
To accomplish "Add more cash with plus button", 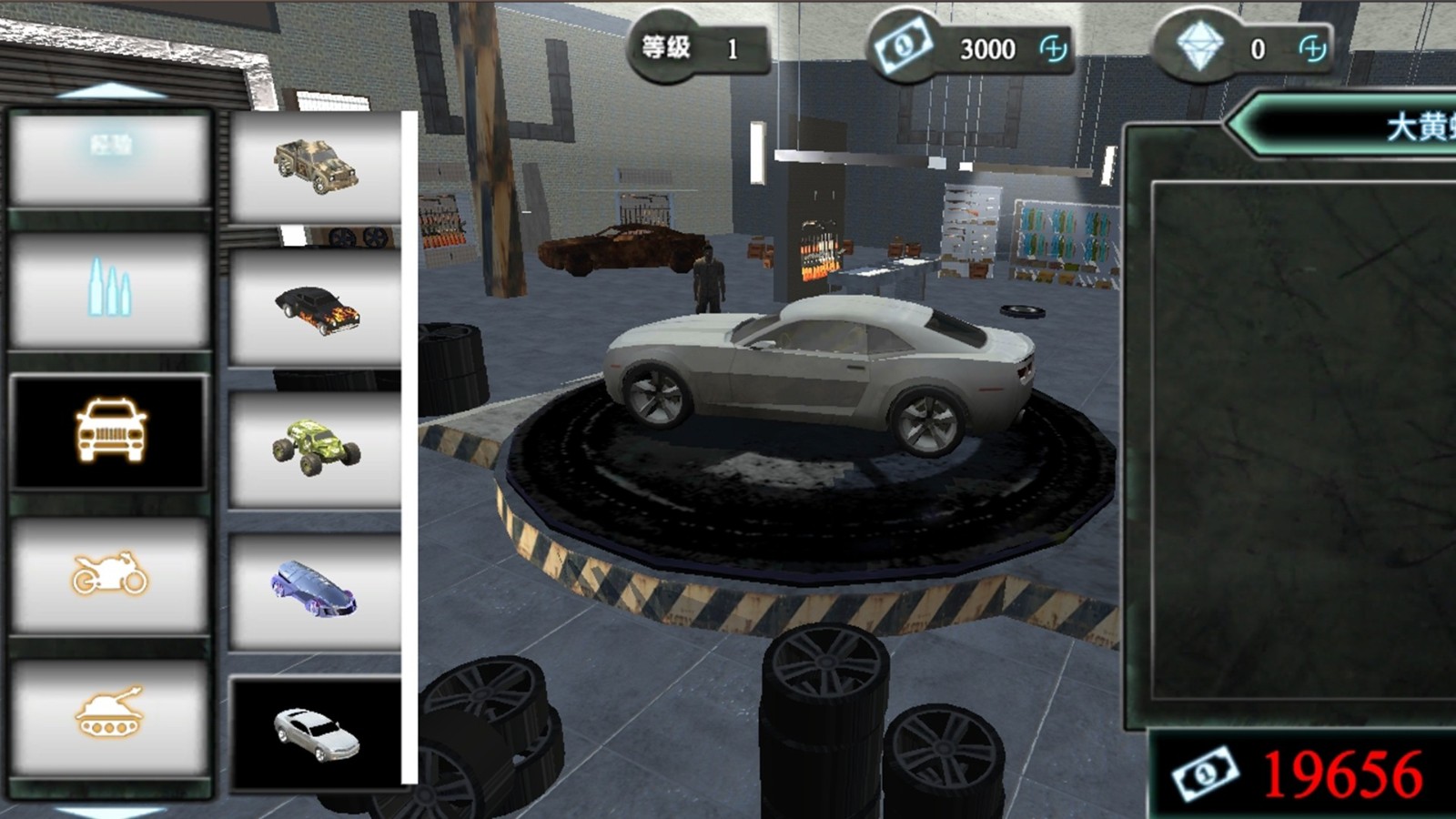I will 1053,48.
